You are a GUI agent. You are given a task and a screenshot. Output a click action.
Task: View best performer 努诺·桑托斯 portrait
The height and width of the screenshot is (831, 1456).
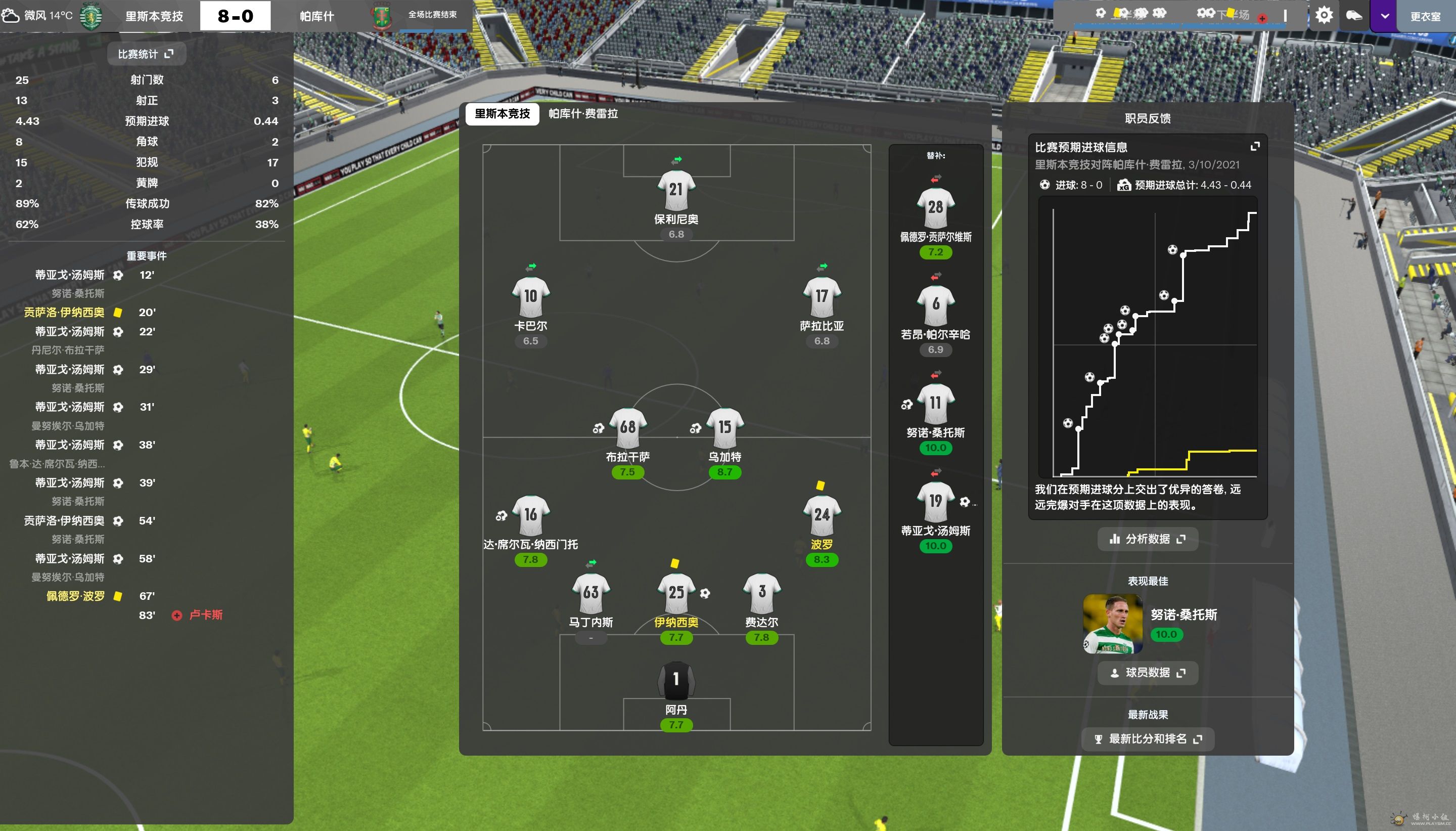pos(1112,624)
